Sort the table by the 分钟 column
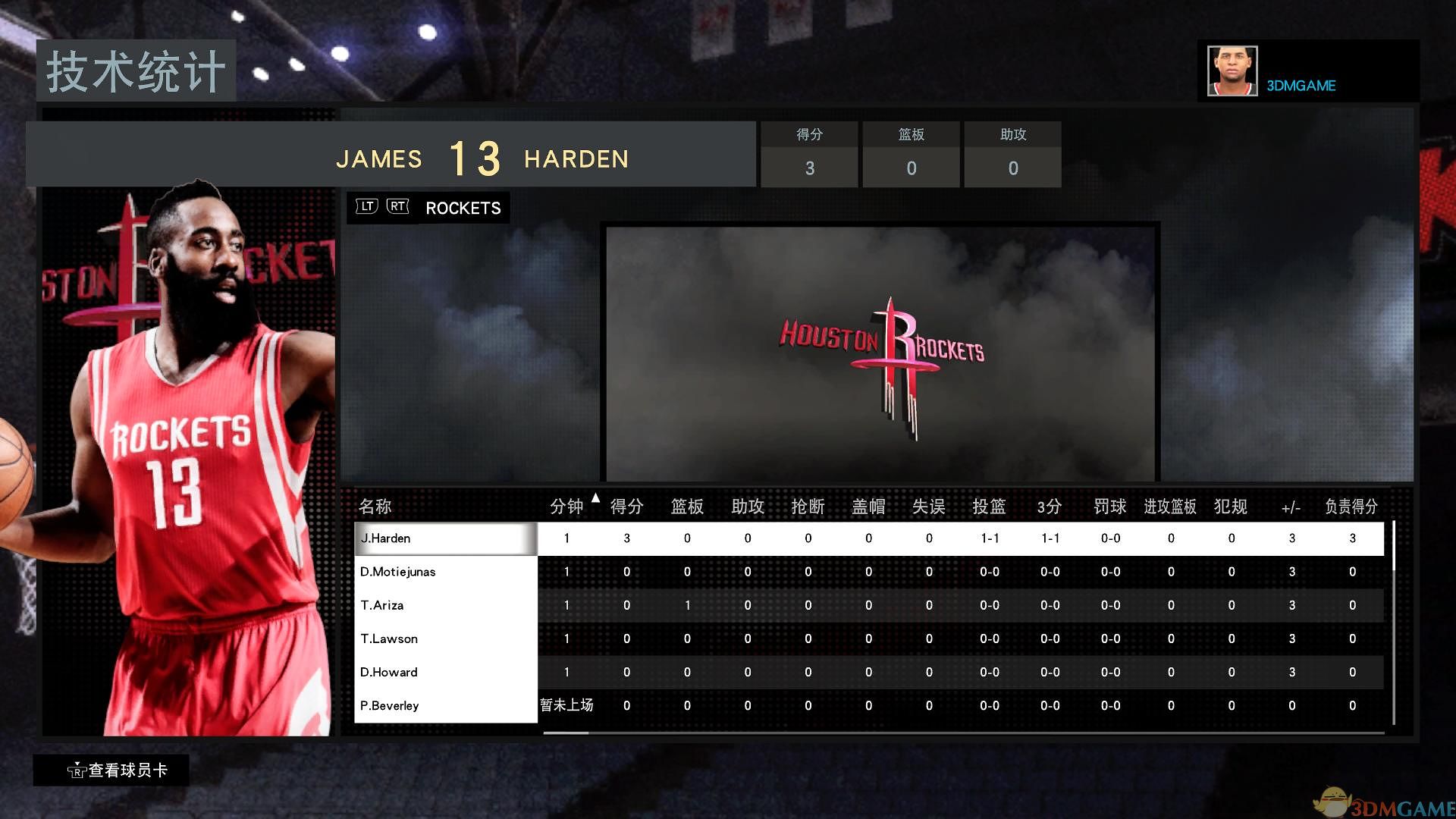This screenshot has height=819, width=1456. coord(566,506)
